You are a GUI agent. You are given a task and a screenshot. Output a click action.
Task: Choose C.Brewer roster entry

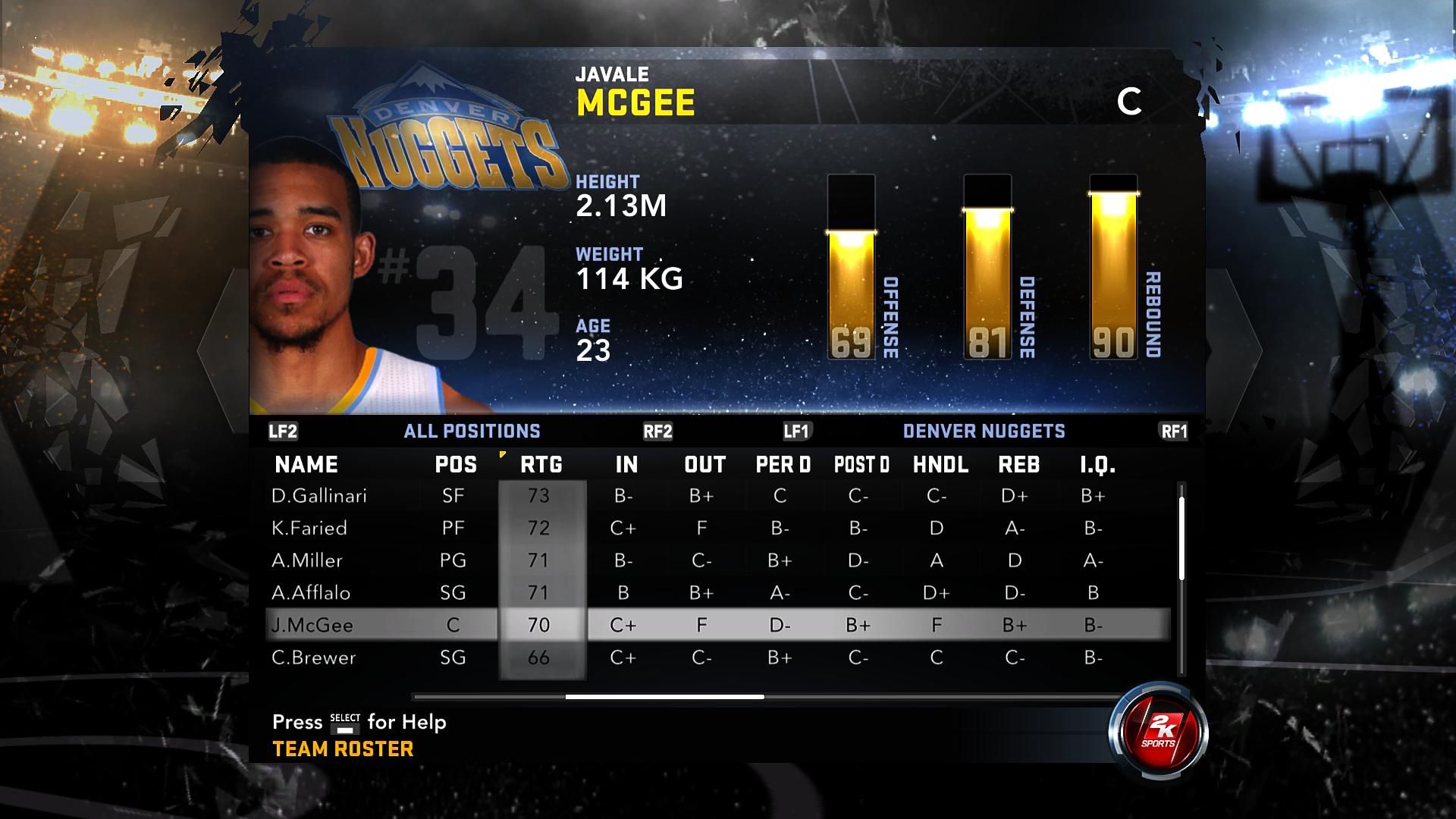(313, 657)
